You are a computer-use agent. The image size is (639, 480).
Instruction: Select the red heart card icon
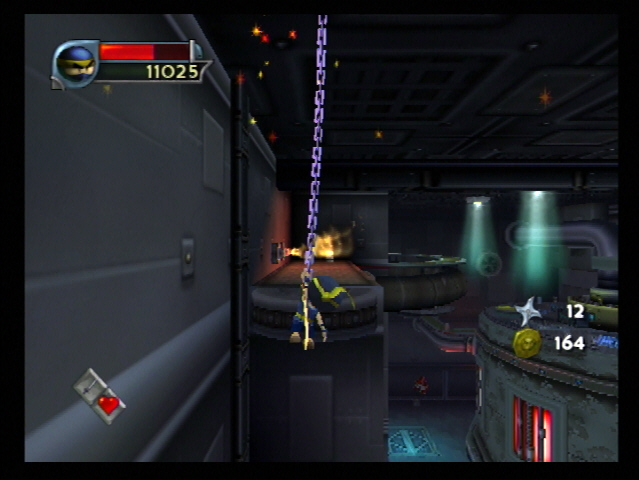[x=100, y=396]
